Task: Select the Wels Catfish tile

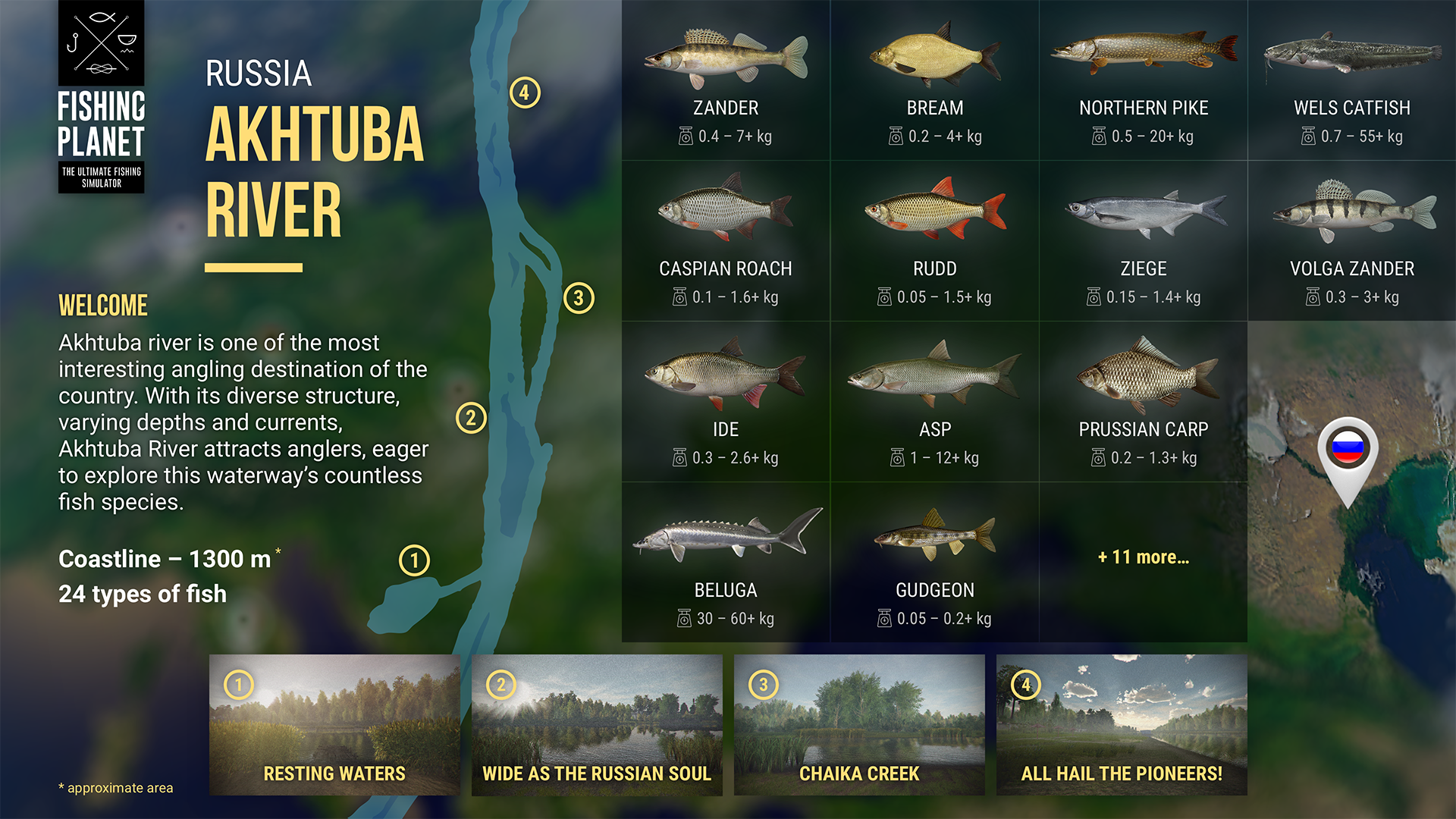Action: pos(1352,80)
